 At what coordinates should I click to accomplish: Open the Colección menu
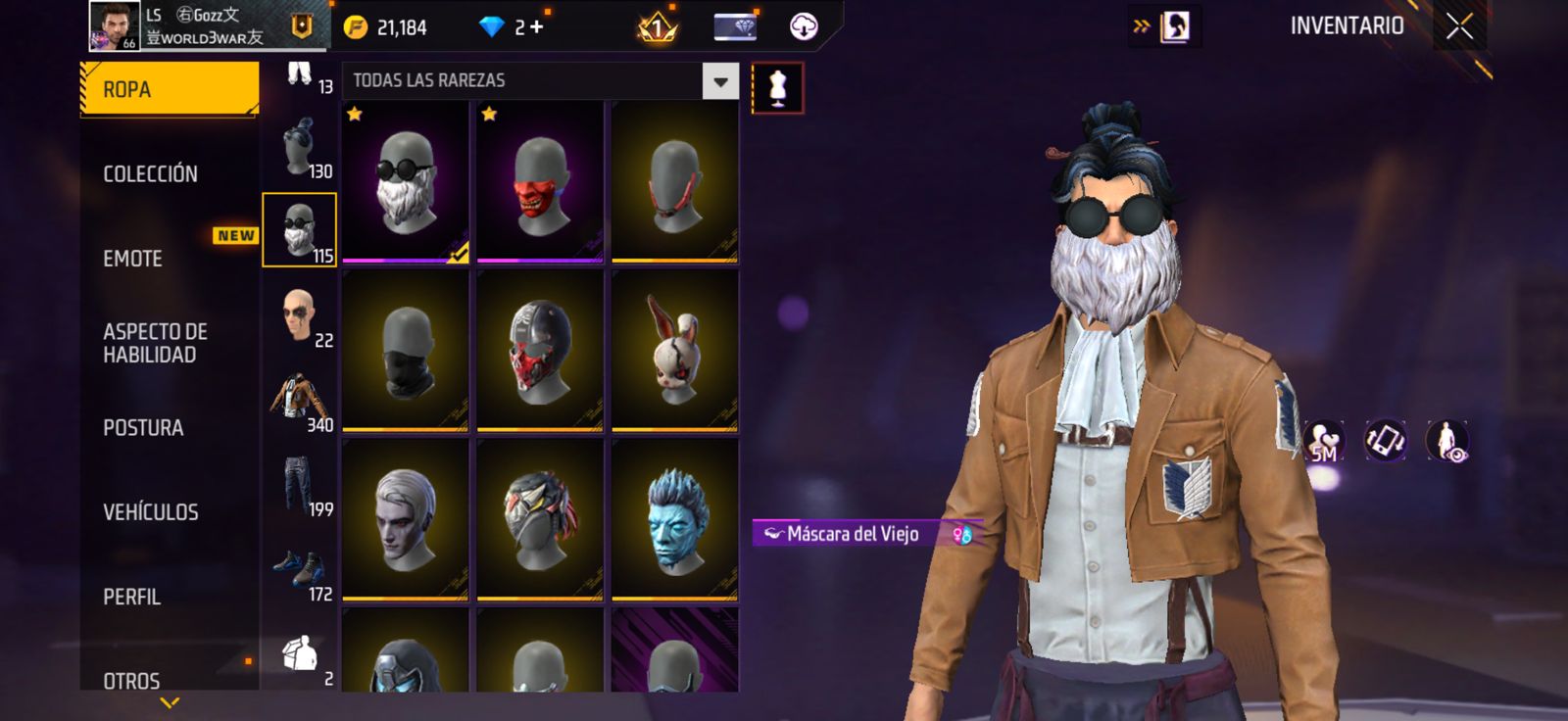tap(150, 174)
